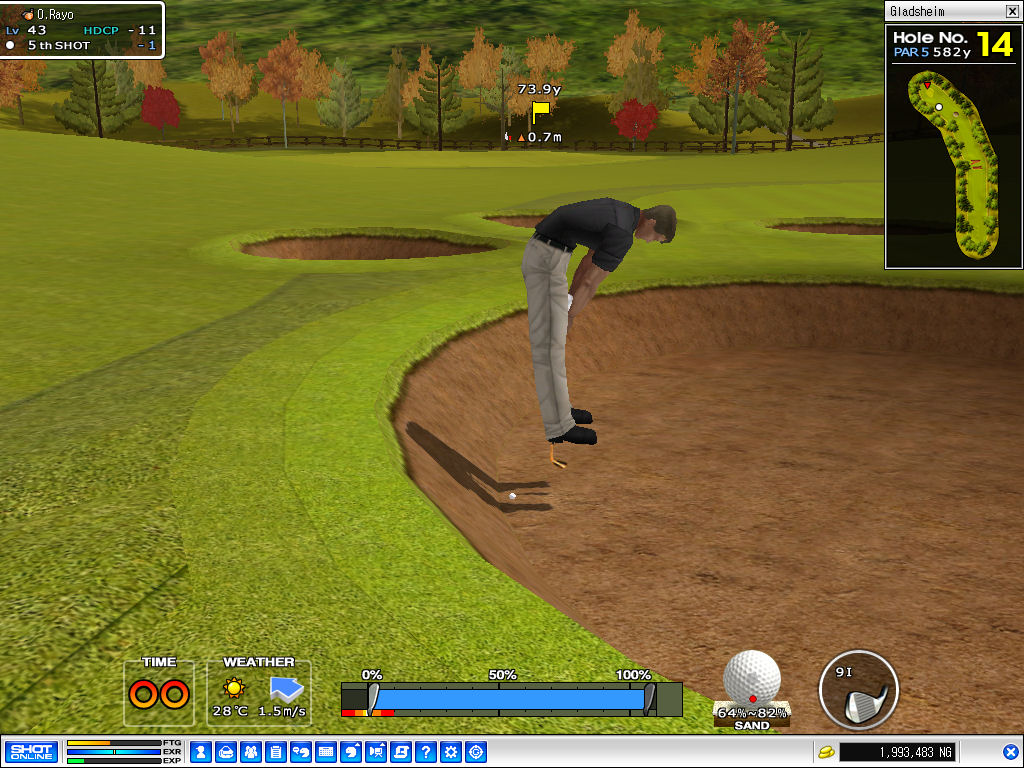Close the Gladsheim course map panel
1024x768 pixels.
click(x=1012, y=12)
